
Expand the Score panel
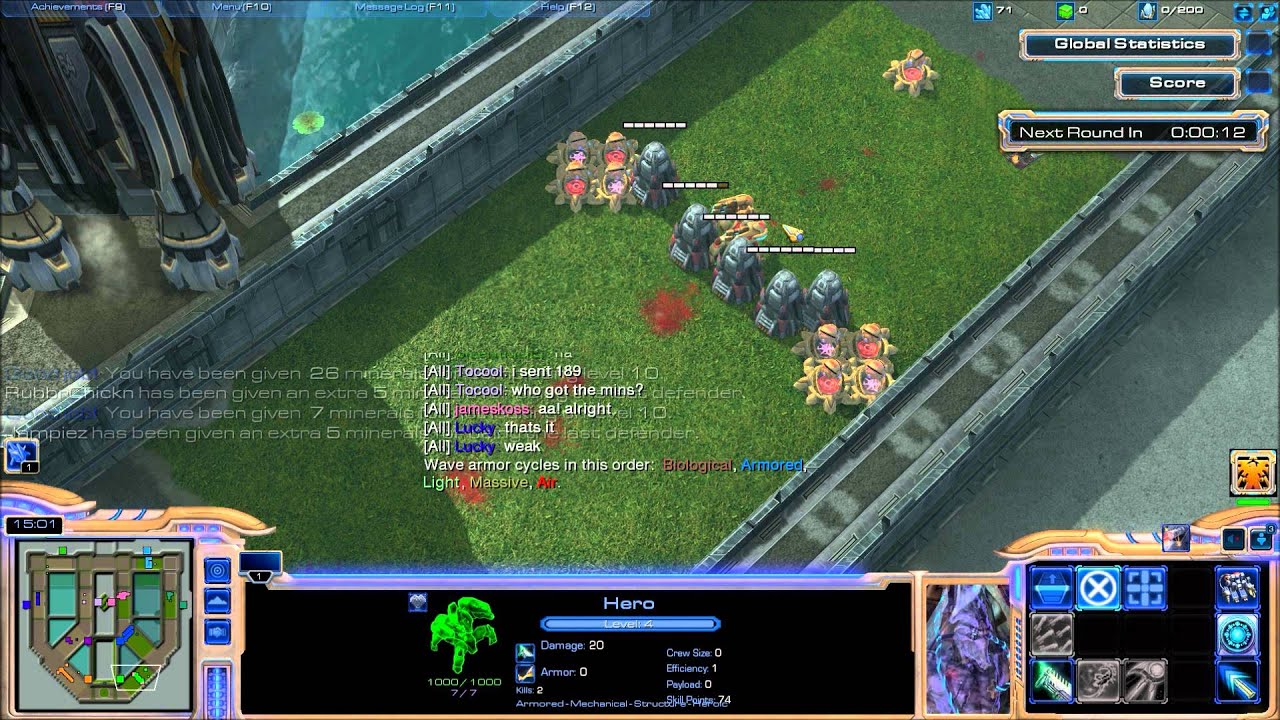[1176, 83]
